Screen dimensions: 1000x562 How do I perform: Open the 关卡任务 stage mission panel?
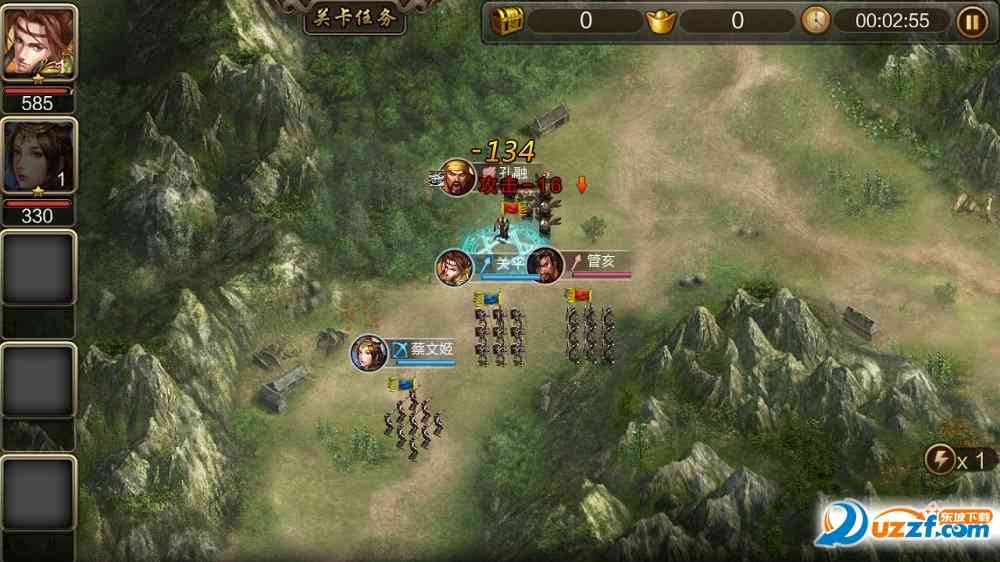pyautogui.click(x=355, y=17)
